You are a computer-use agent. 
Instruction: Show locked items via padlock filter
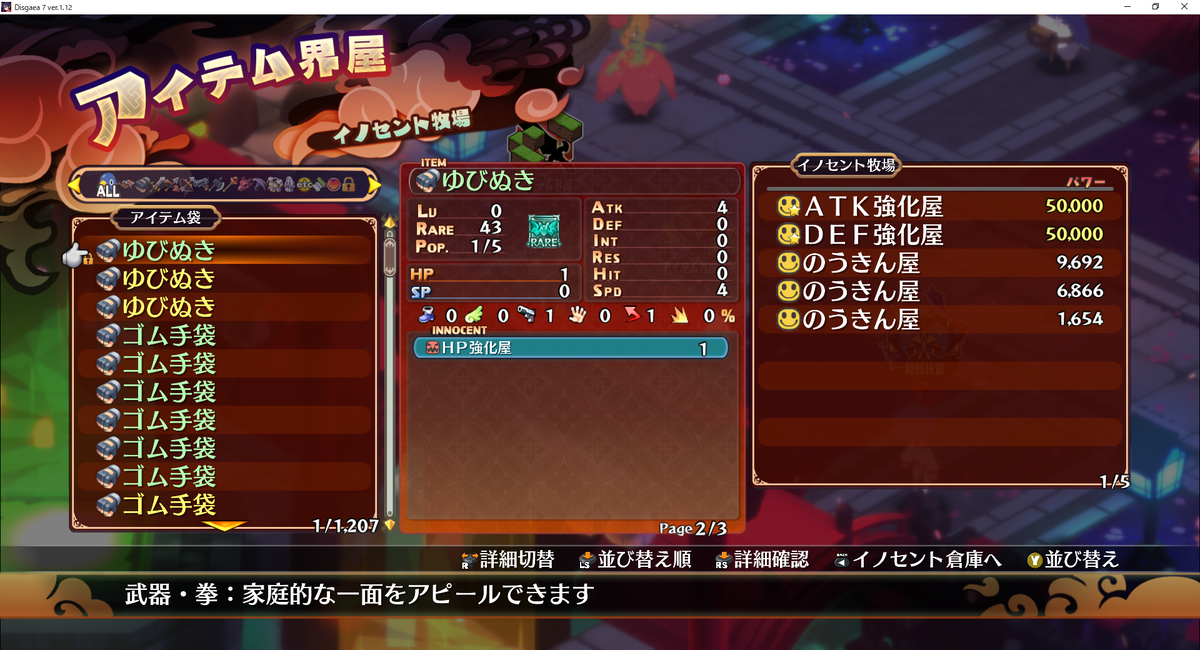348,185
